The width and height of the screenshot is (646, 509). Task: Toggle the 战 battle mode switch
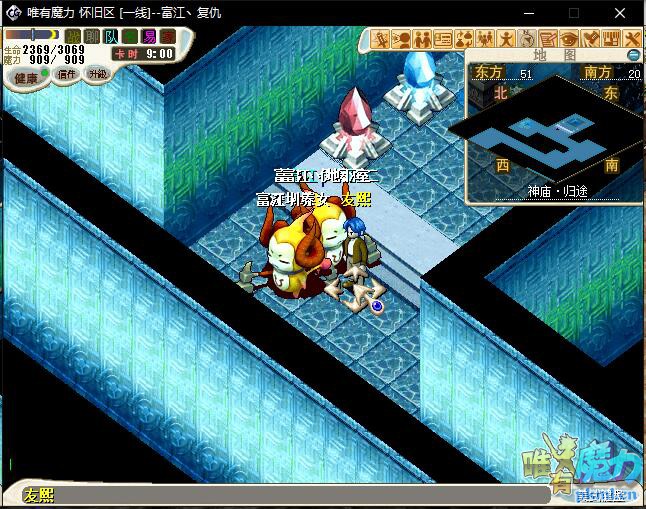click(x=73, y=36)
